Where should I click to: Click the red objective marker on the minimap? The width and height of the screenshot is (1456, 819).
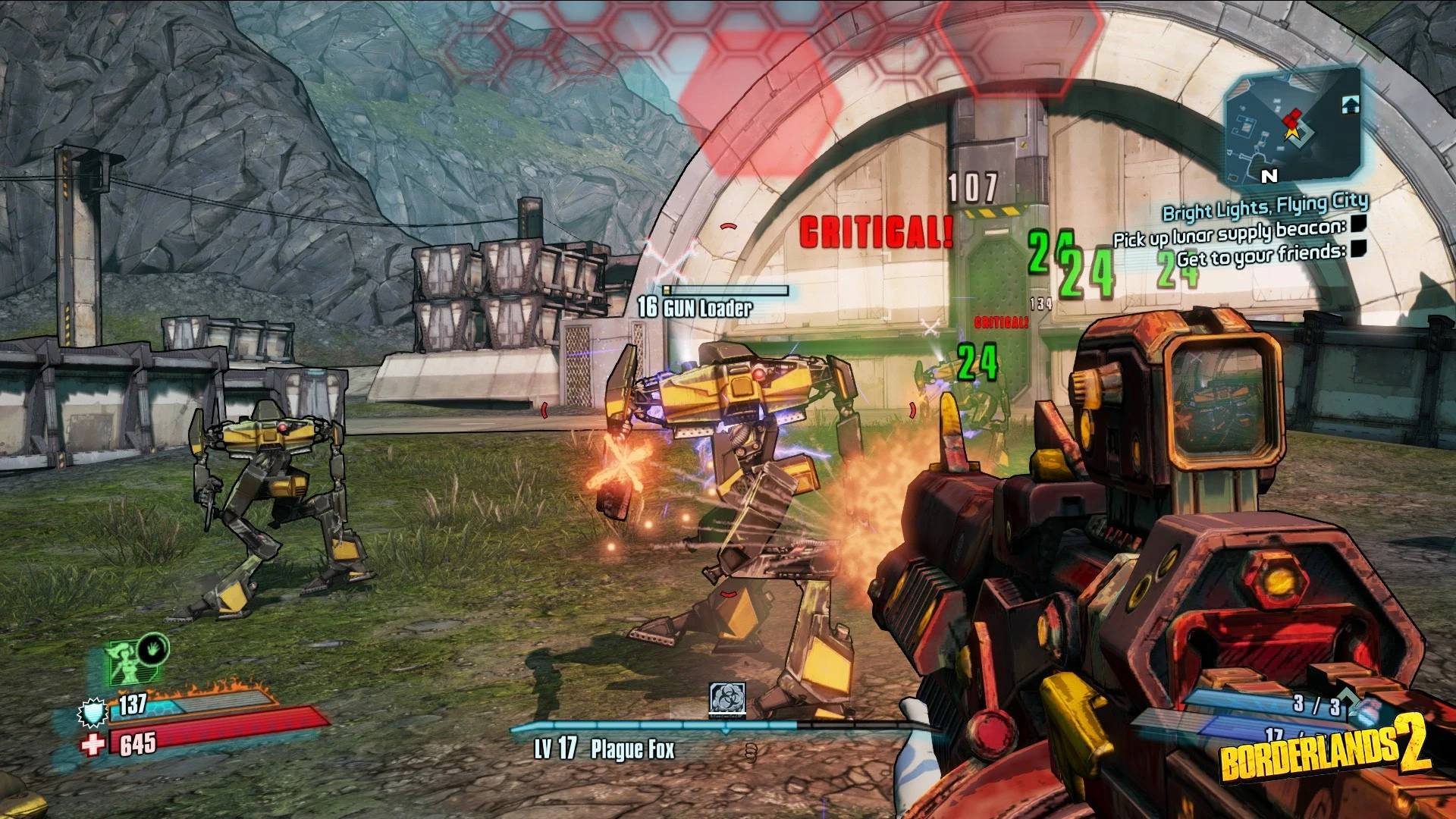[x=1292, y=118]
